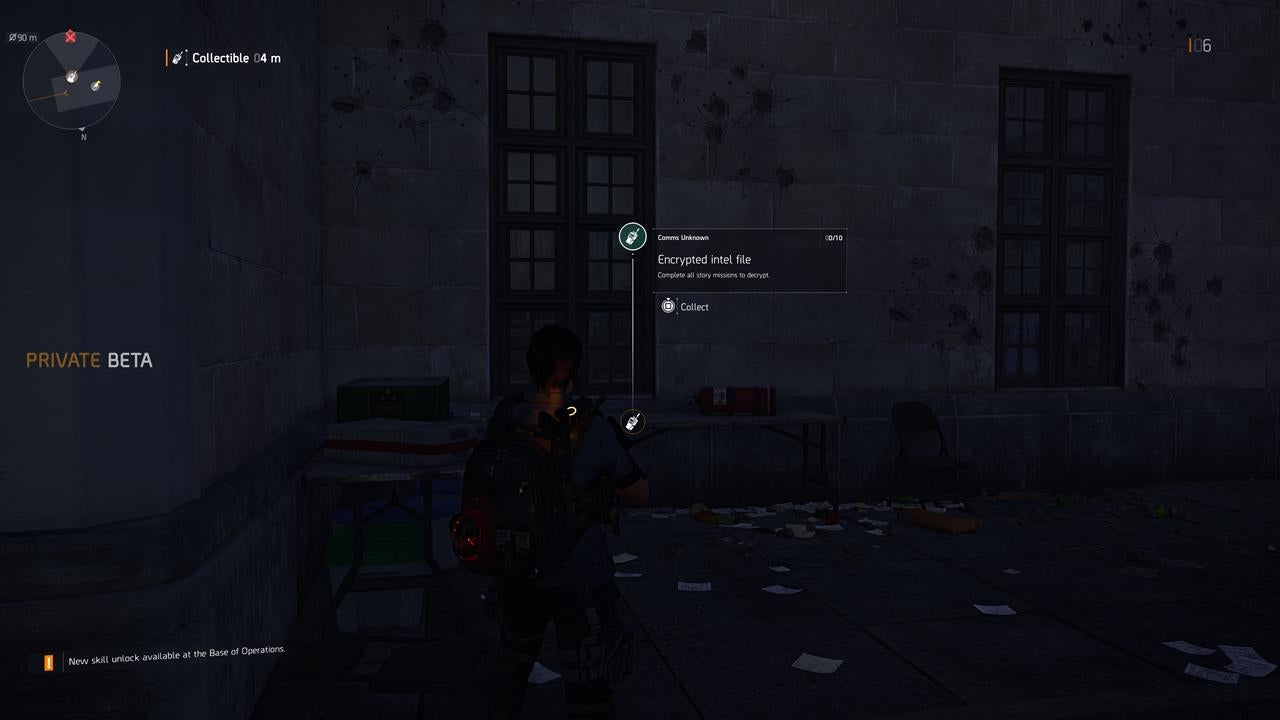The height and width of the screenshot is (720, 1280).
Task: Select the walkie-talkie comms collectible icon
Action: pos(632,236)
